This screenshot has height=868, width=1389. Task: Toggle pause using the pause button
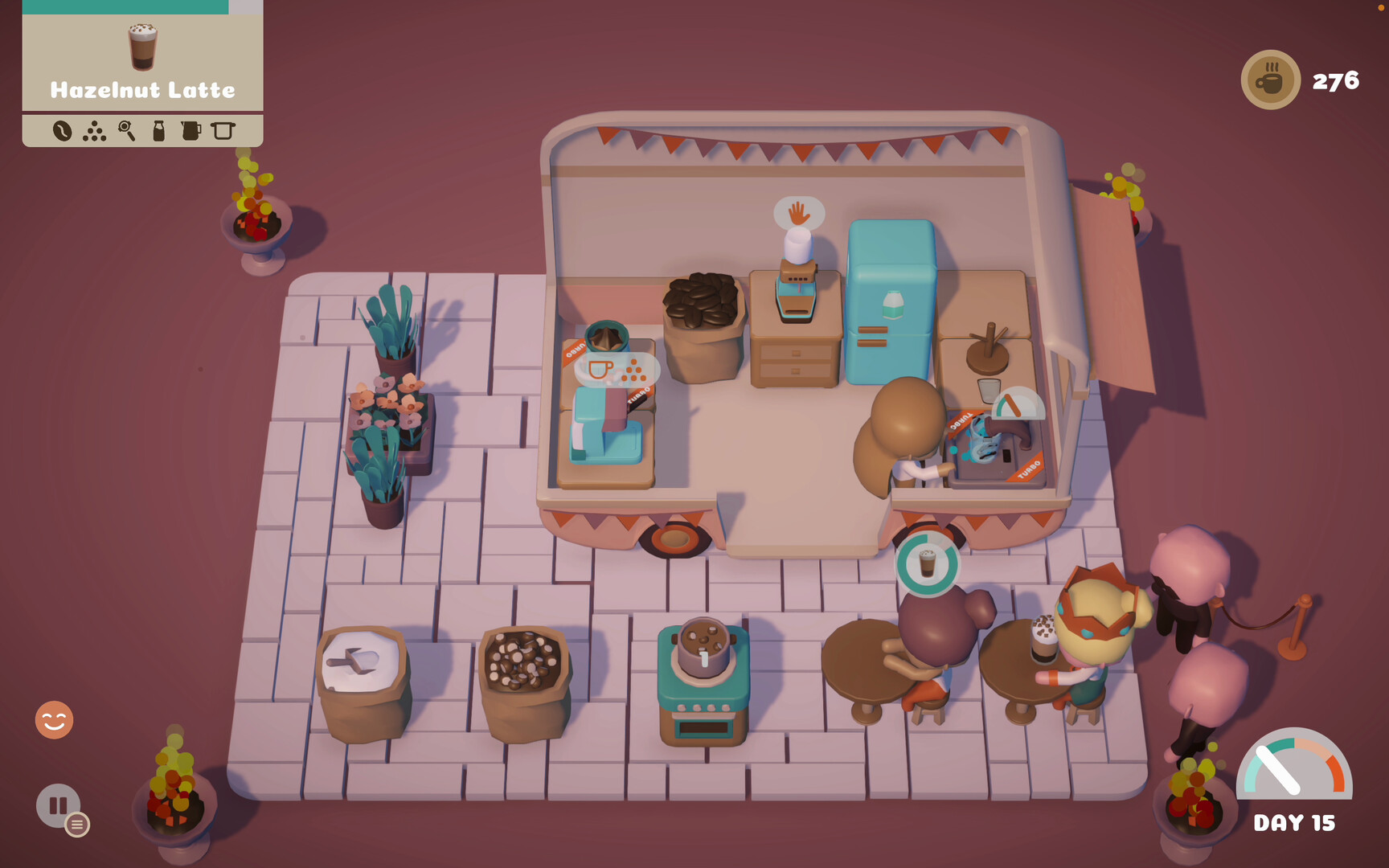[x=58, y=806]
